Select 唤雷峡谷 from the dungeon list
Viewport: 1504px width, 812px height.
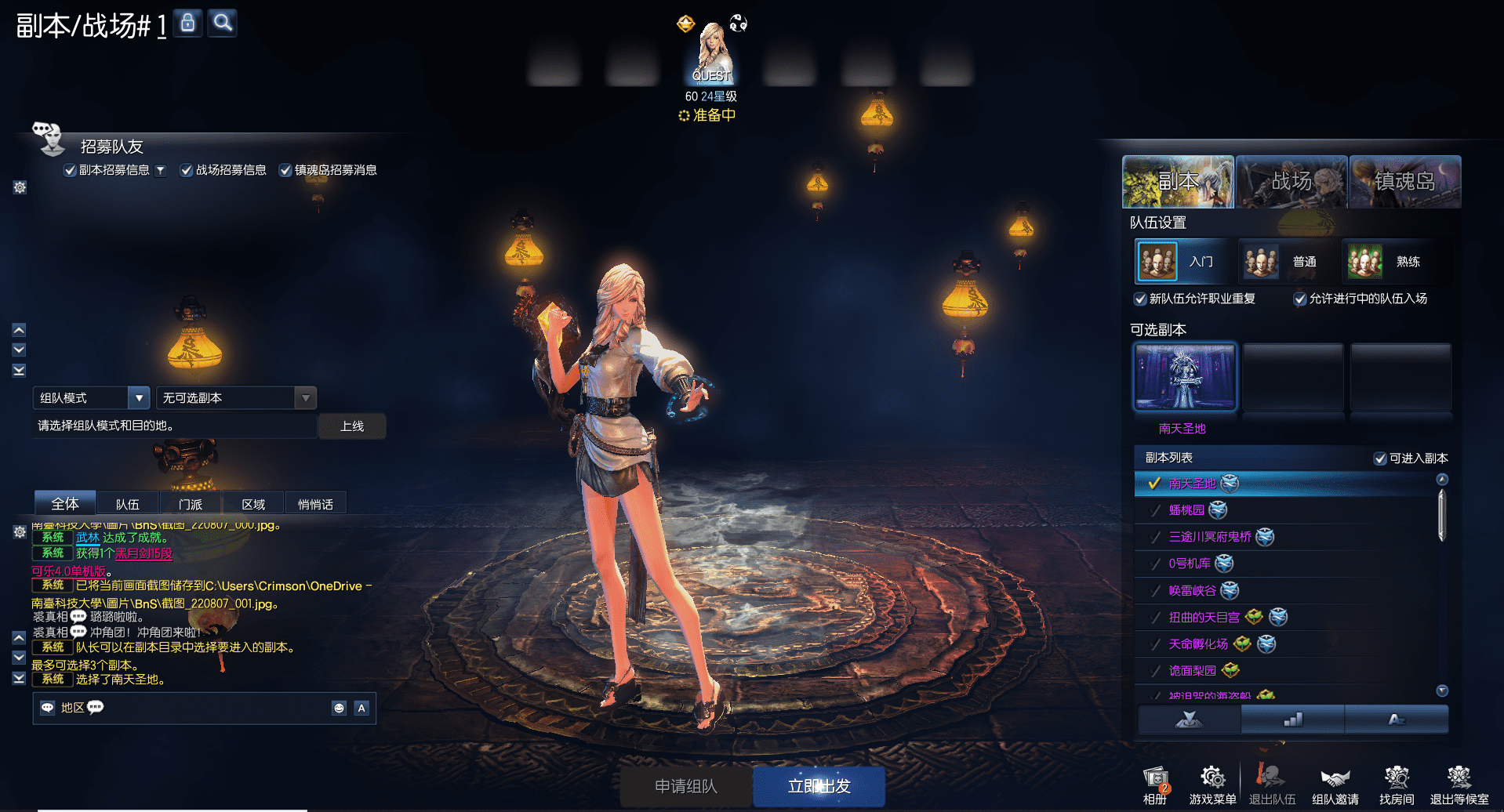1192,590
